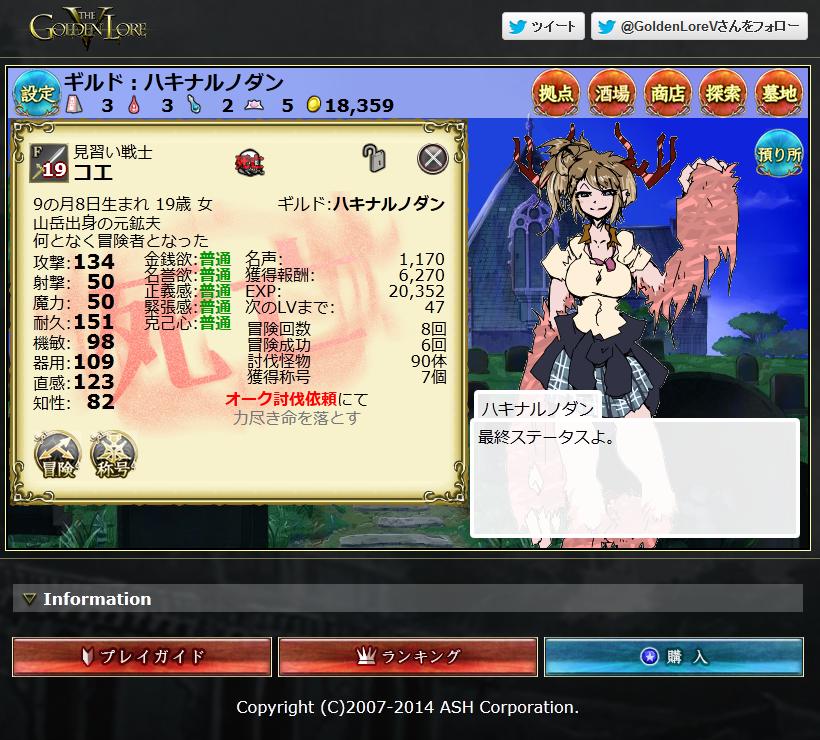Go to the 拠点 base screen
This screenshot has height=740, width=820.
(x=555, y=93)
